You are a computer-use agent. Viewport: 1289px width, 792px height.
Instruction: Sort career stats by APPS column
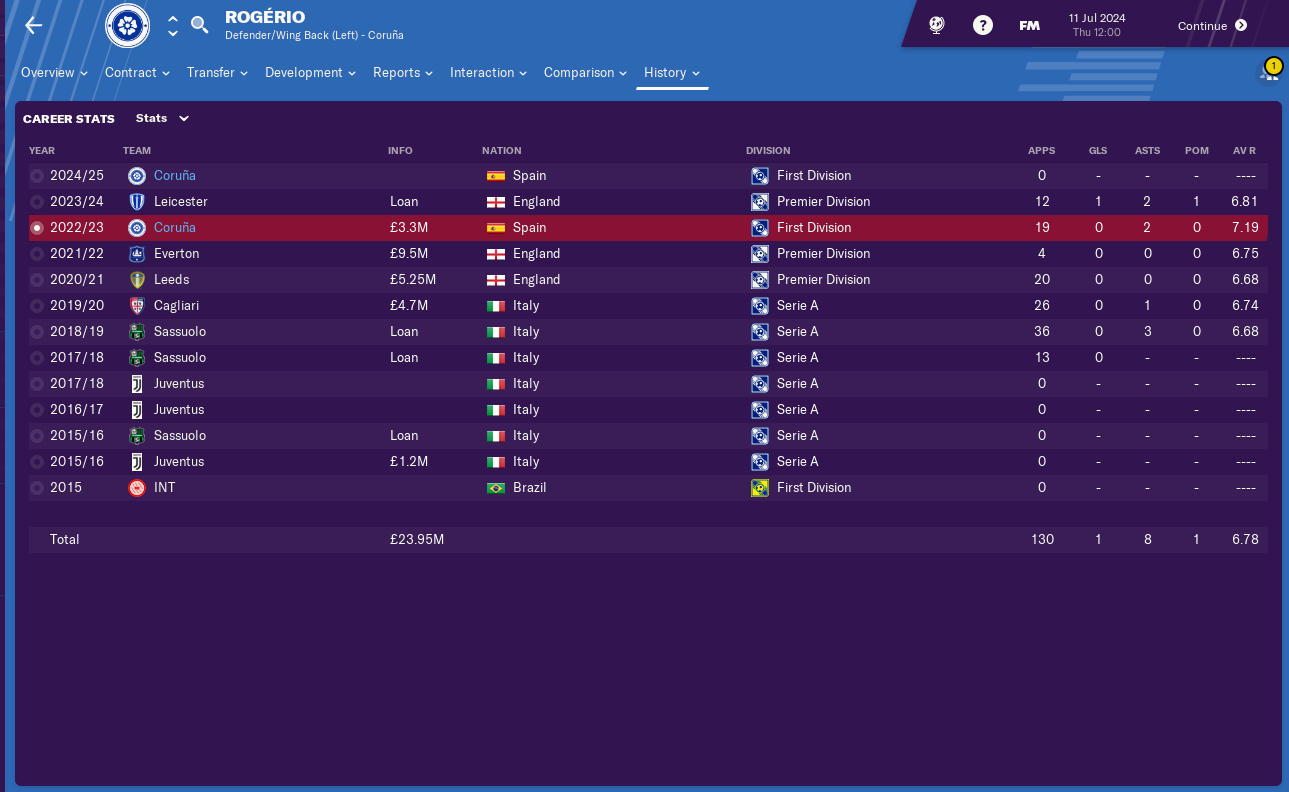(1041, 151)
